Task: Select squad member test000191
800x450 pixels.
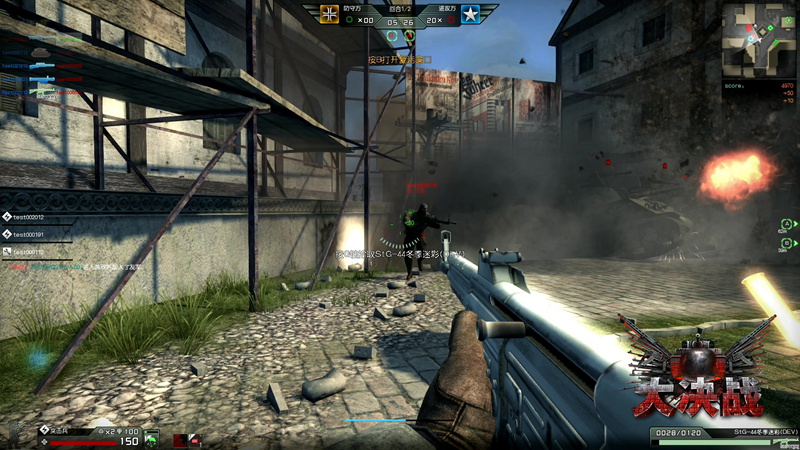Action: 28,234
